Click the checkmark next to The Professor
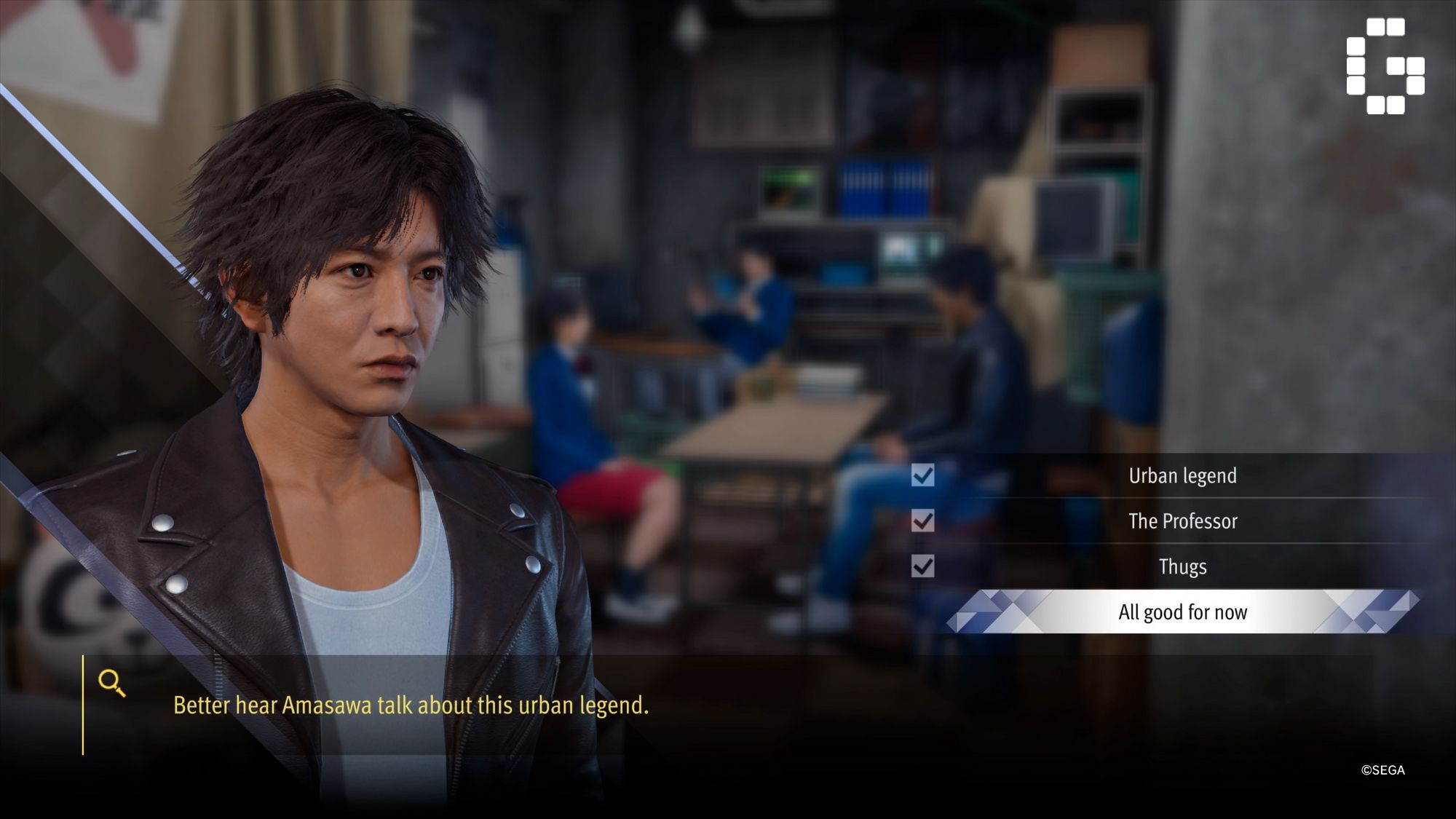Image resolution: width=1456 pixels, height=819 pixels. coord(923,521)
